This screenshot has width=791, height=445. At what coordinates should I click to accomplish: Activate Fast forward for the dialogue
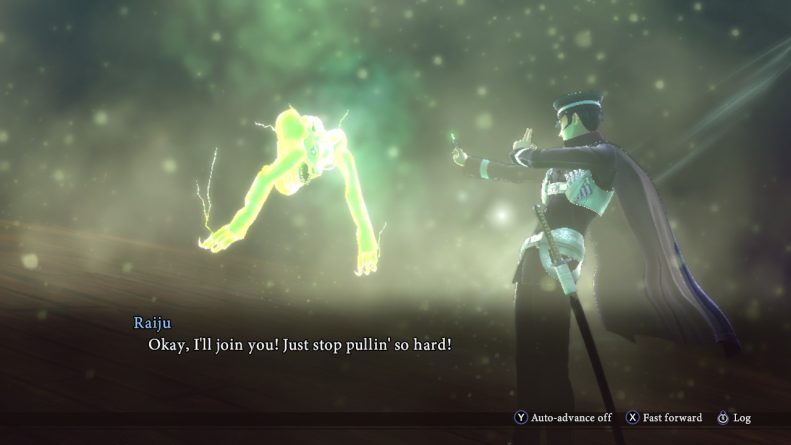point(665,417)
